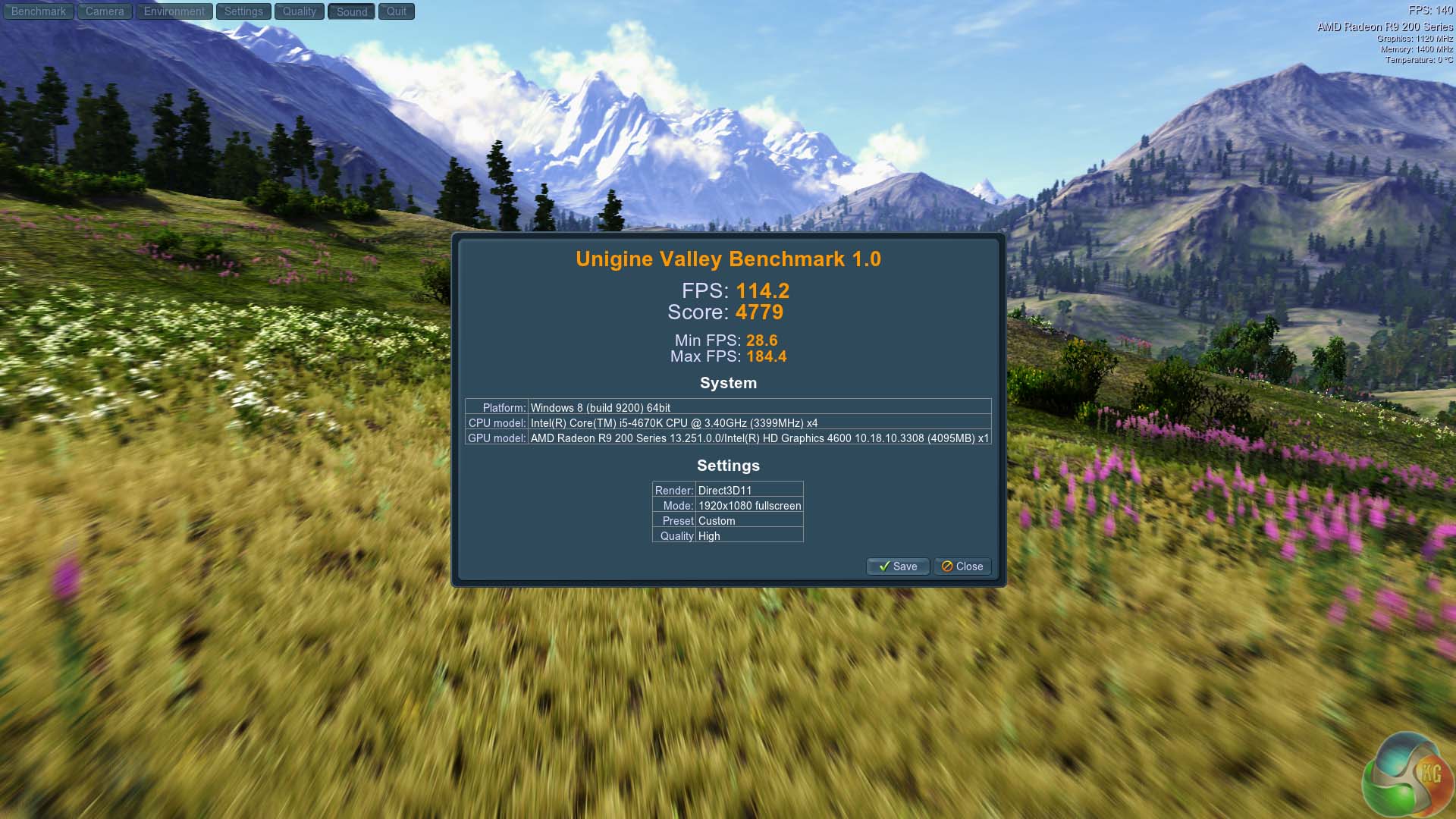Open the Quality menu

point(300,11)
